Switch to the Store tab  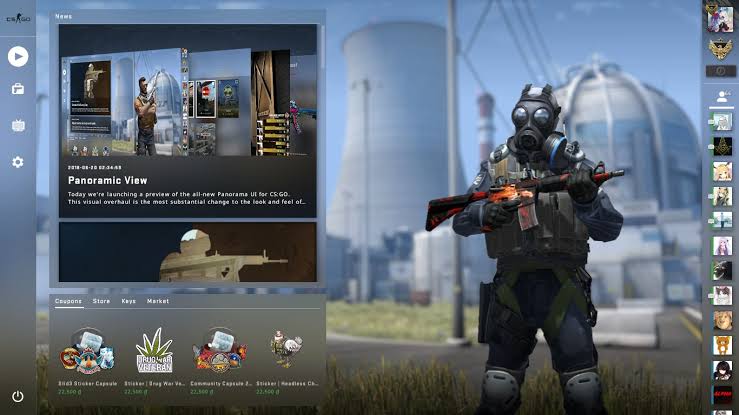(x=101, y=301)
